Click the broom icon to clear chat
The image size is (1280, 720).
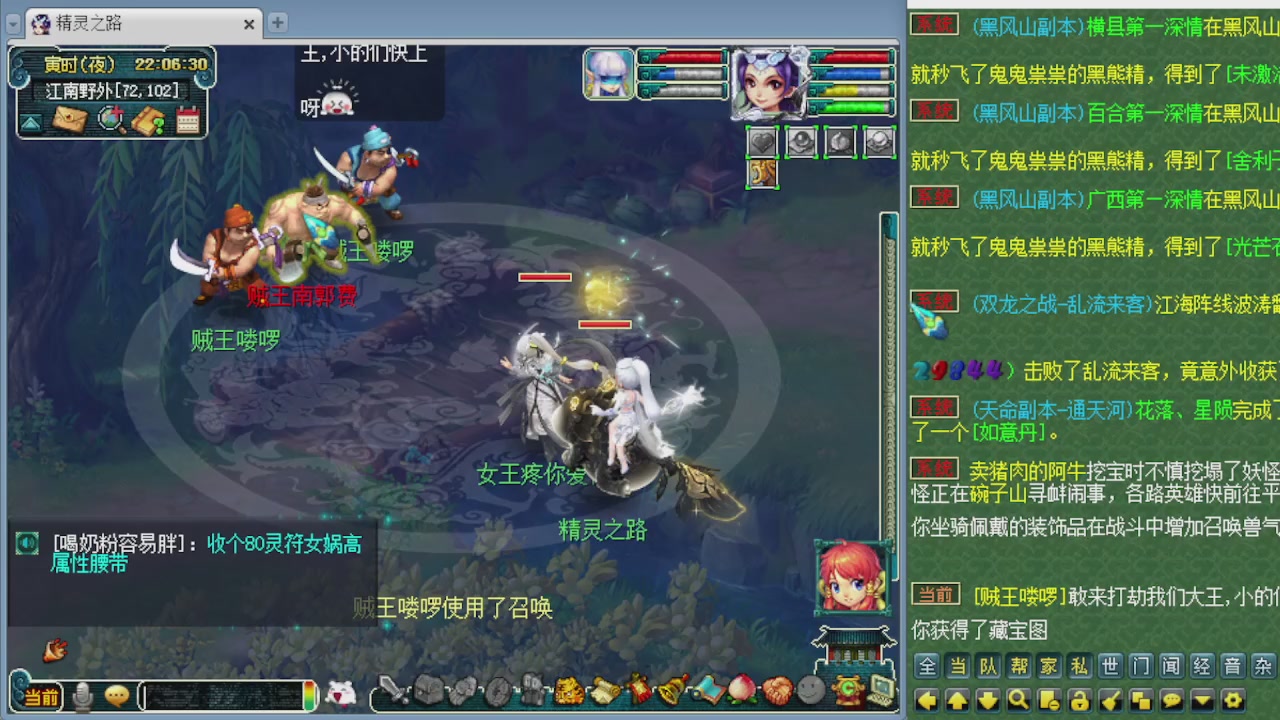[1109, 699]
